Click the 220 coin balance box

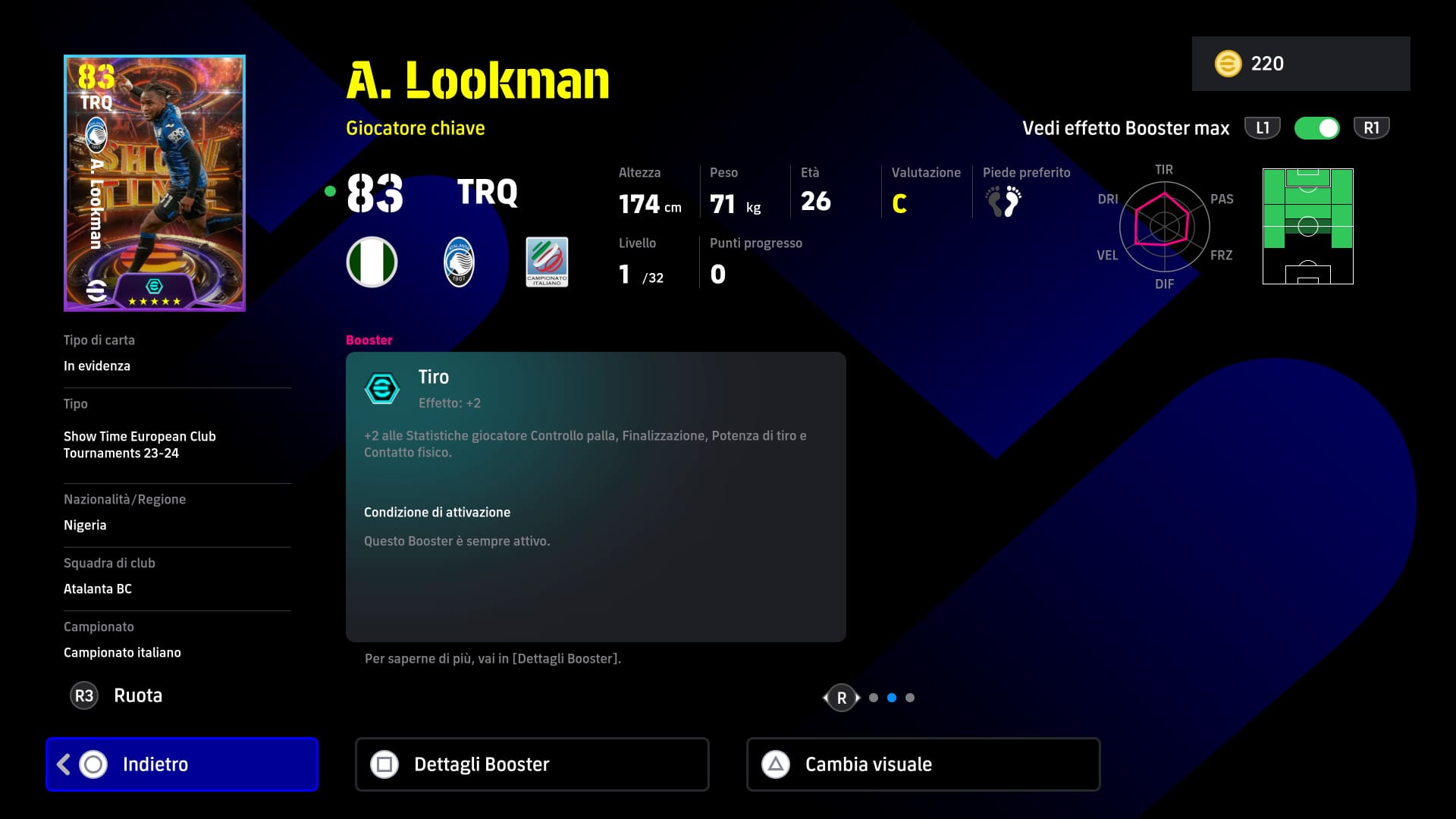click(x=1301, y=64)
